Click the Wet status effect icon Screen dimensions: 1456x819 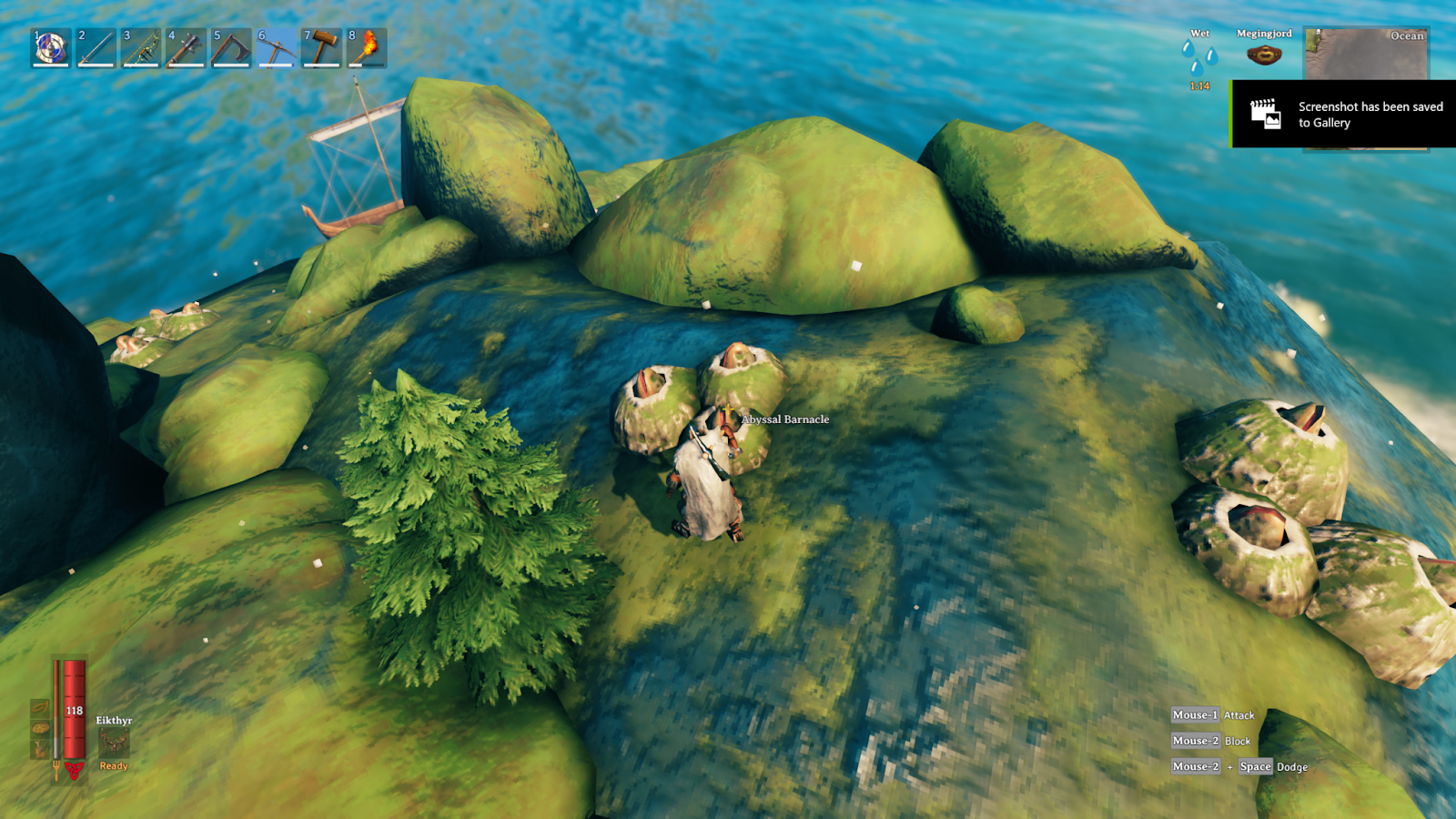click(x=1199, y=57)
